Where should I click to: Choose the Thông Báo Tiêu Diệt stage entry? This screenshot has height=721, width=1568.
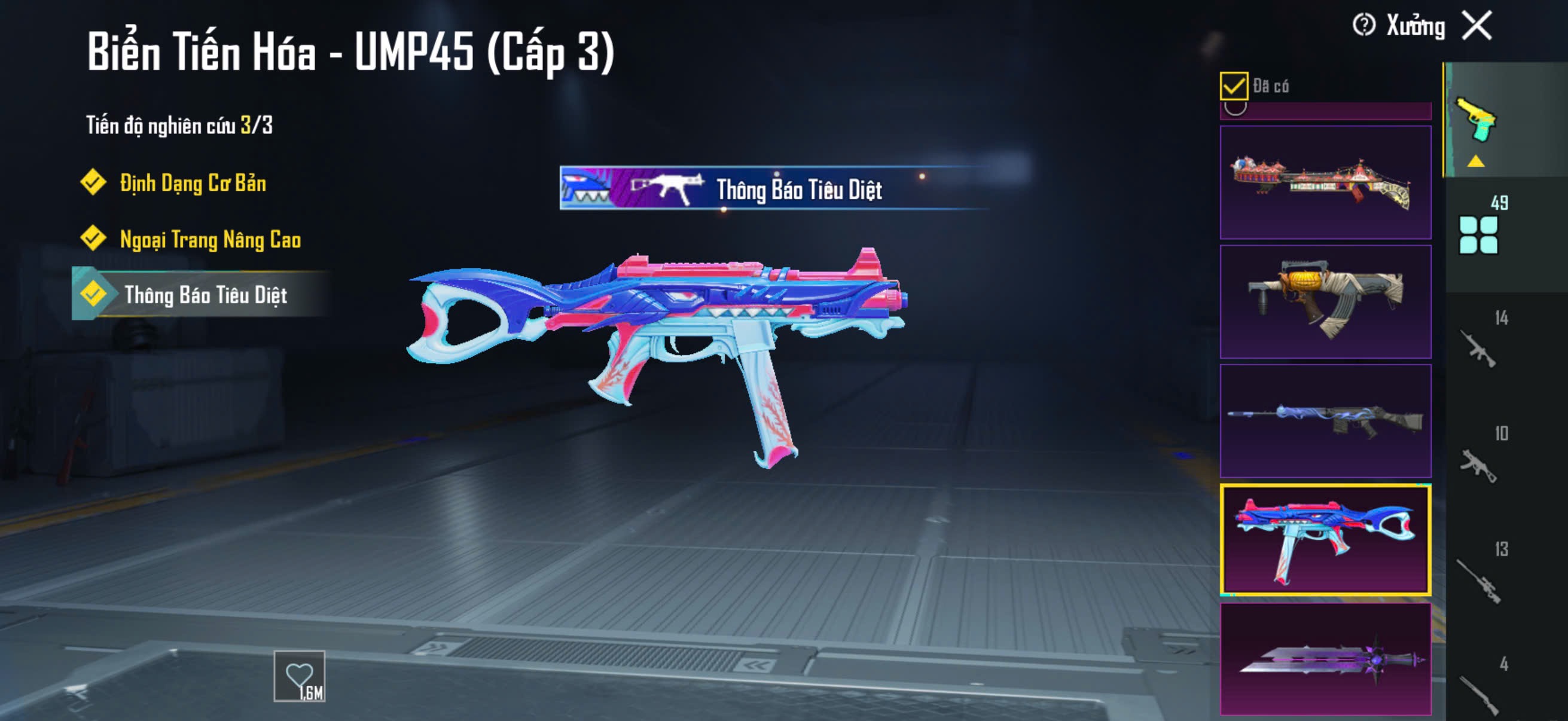pos(205,295)
